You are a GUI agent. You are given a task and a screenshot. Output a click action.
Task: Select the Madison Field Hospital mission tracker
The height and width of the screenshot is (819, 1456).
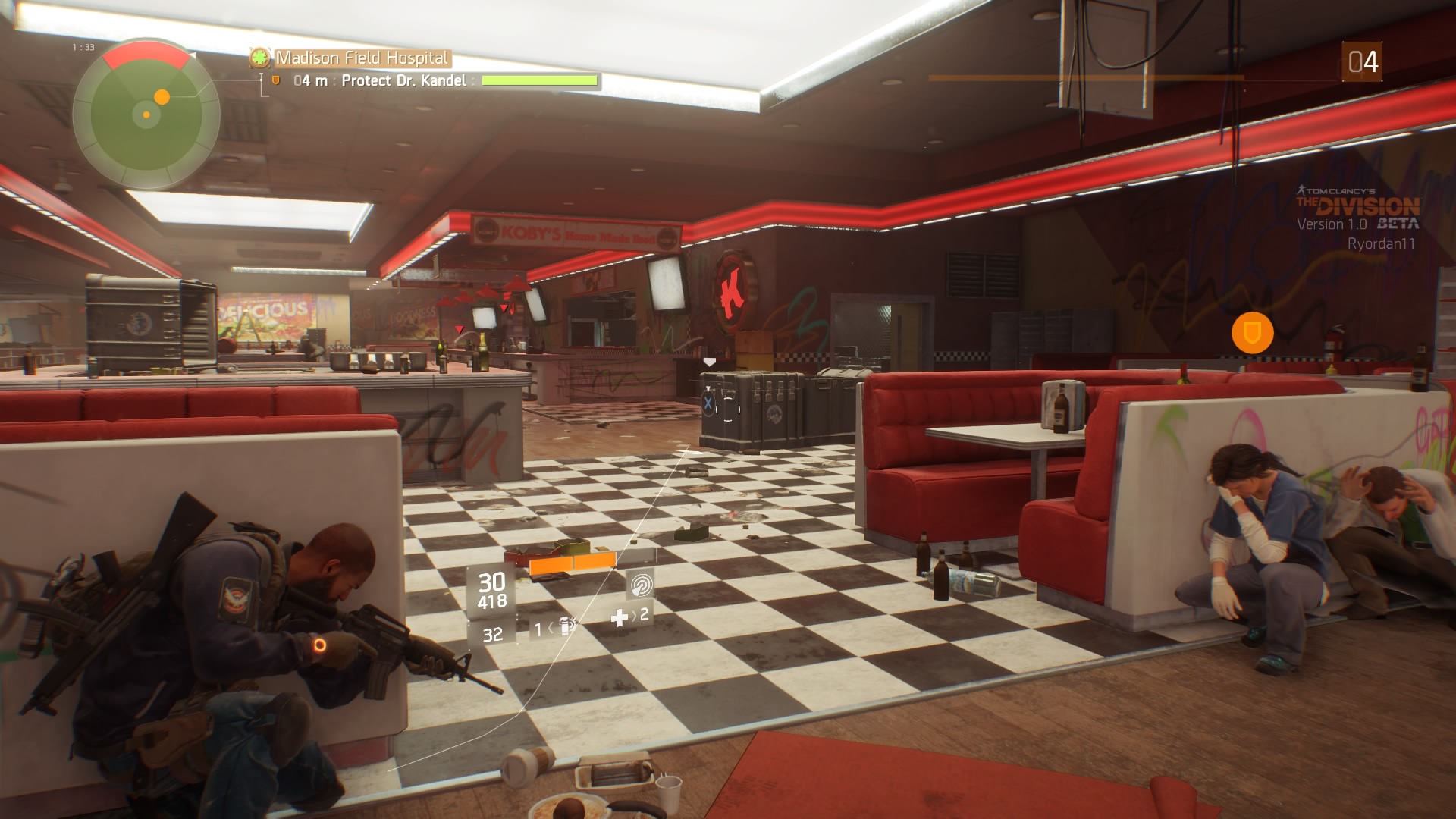pos(362,58)
